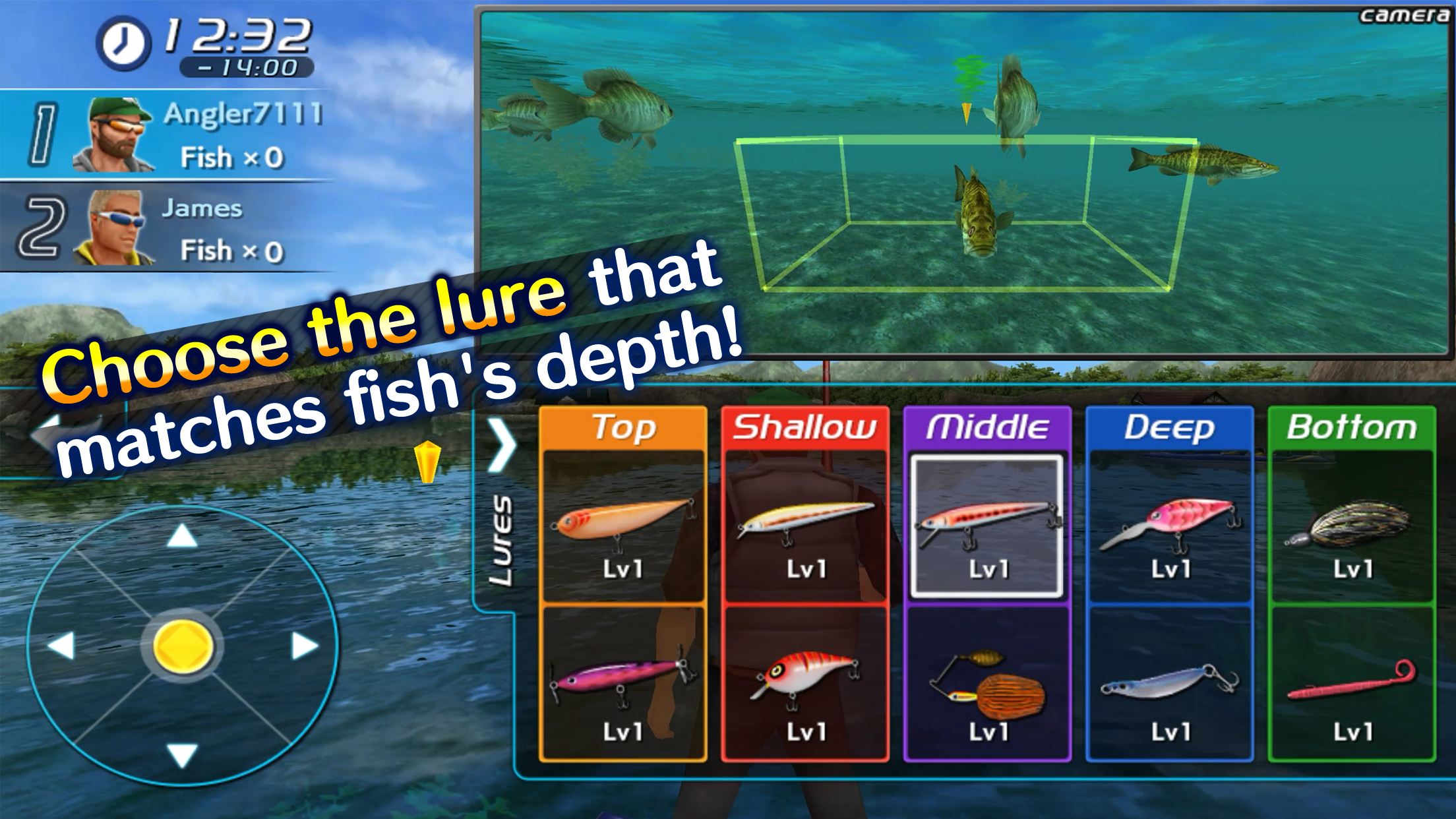This screenshot has width=1456, height=819.
Task: Choose the red crankbait under Shallow
Action: coord(804,686)
